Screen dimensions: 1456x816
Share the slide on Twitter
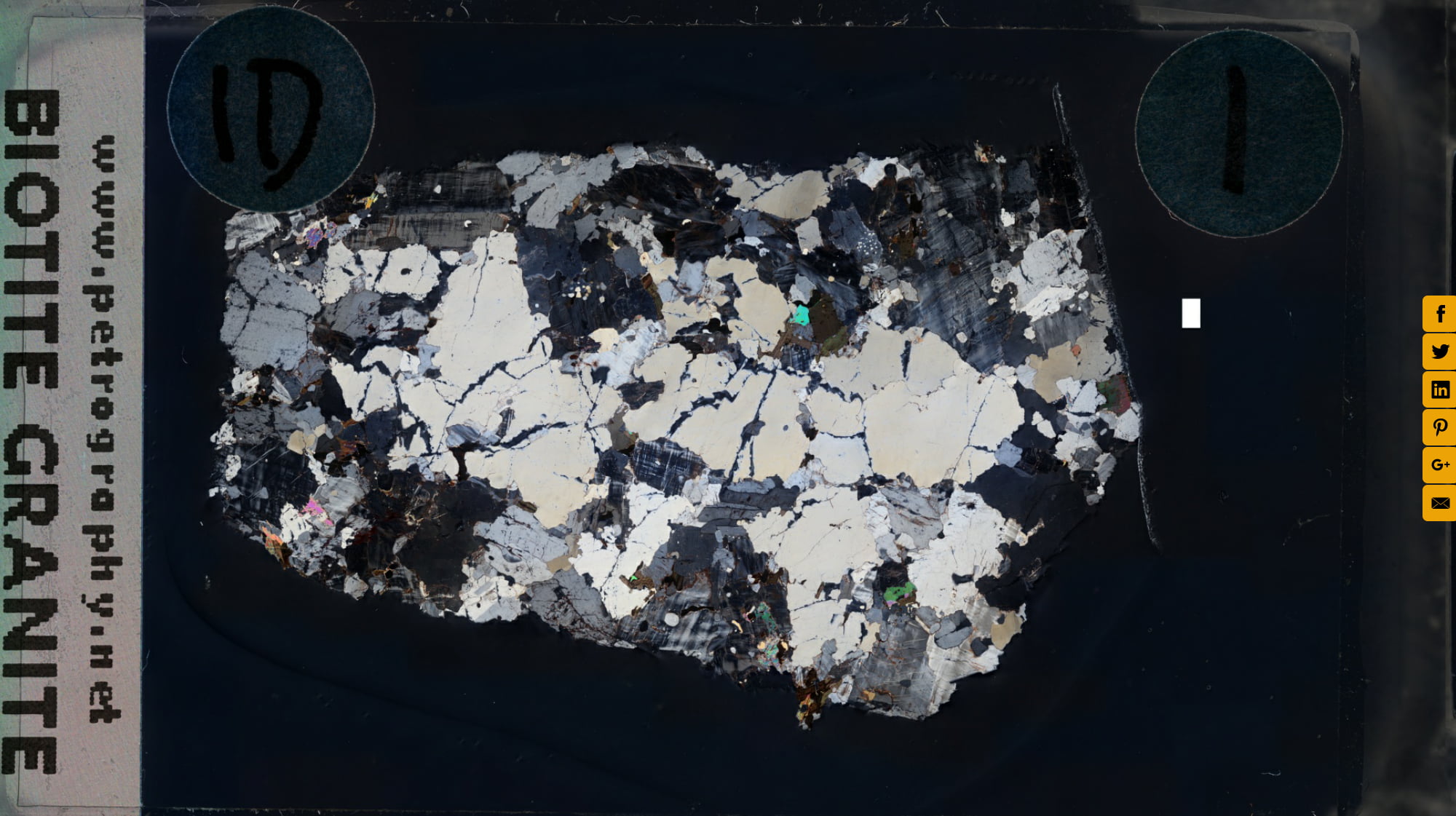(x=1441, y=352)
